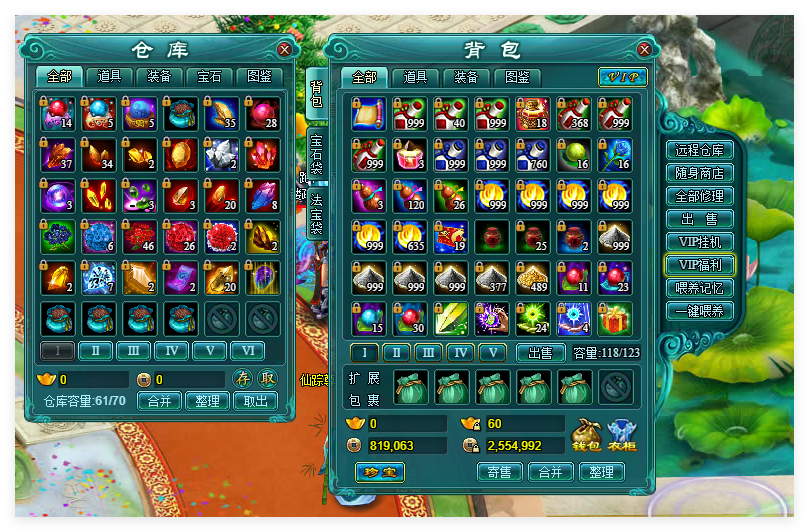Select the gift box item in the backpack
Screen dimensions: 809x532
614,319
